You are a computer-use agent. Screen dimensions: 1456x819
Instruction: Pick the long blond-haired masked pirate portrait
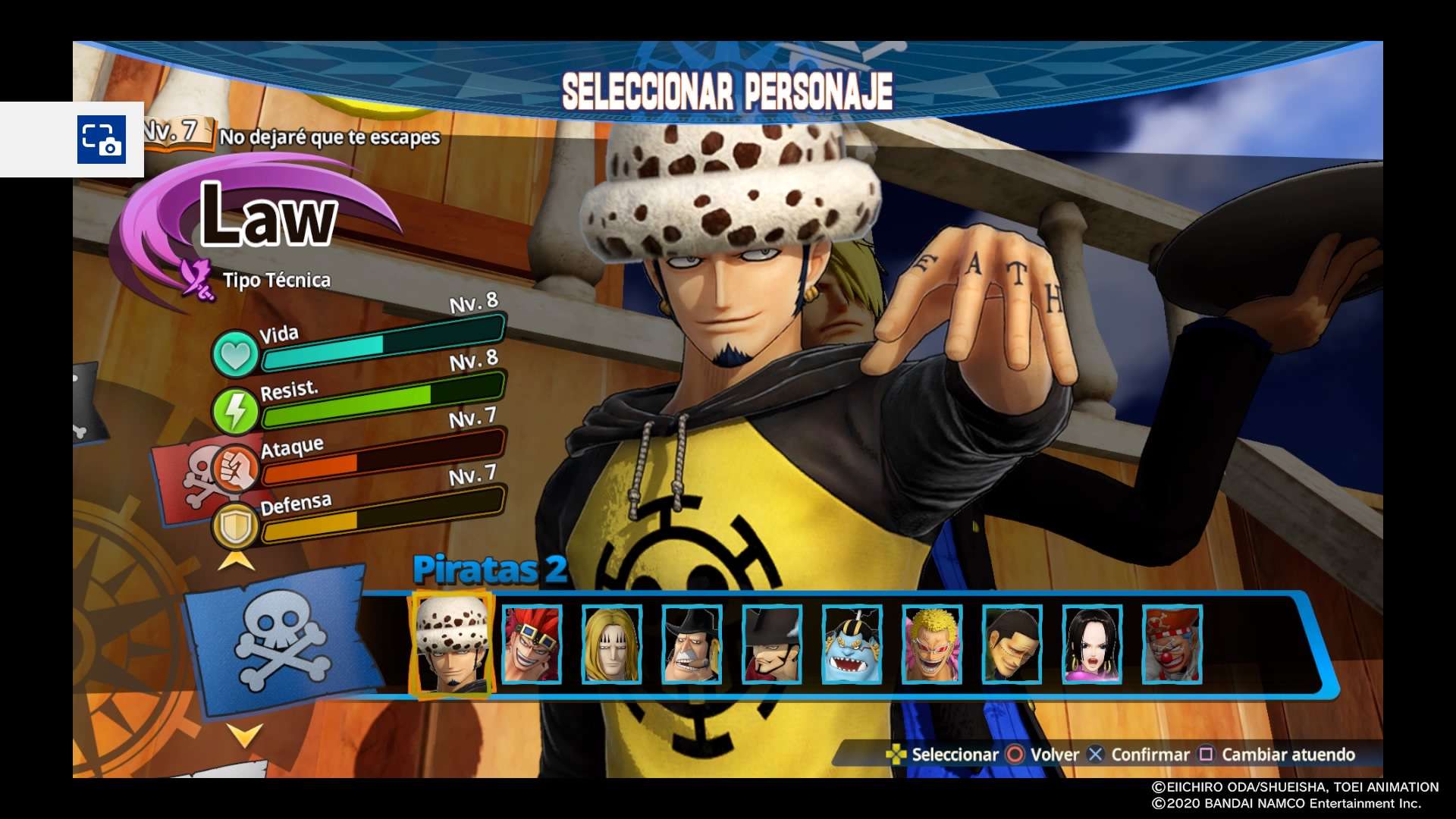(611, 645)
